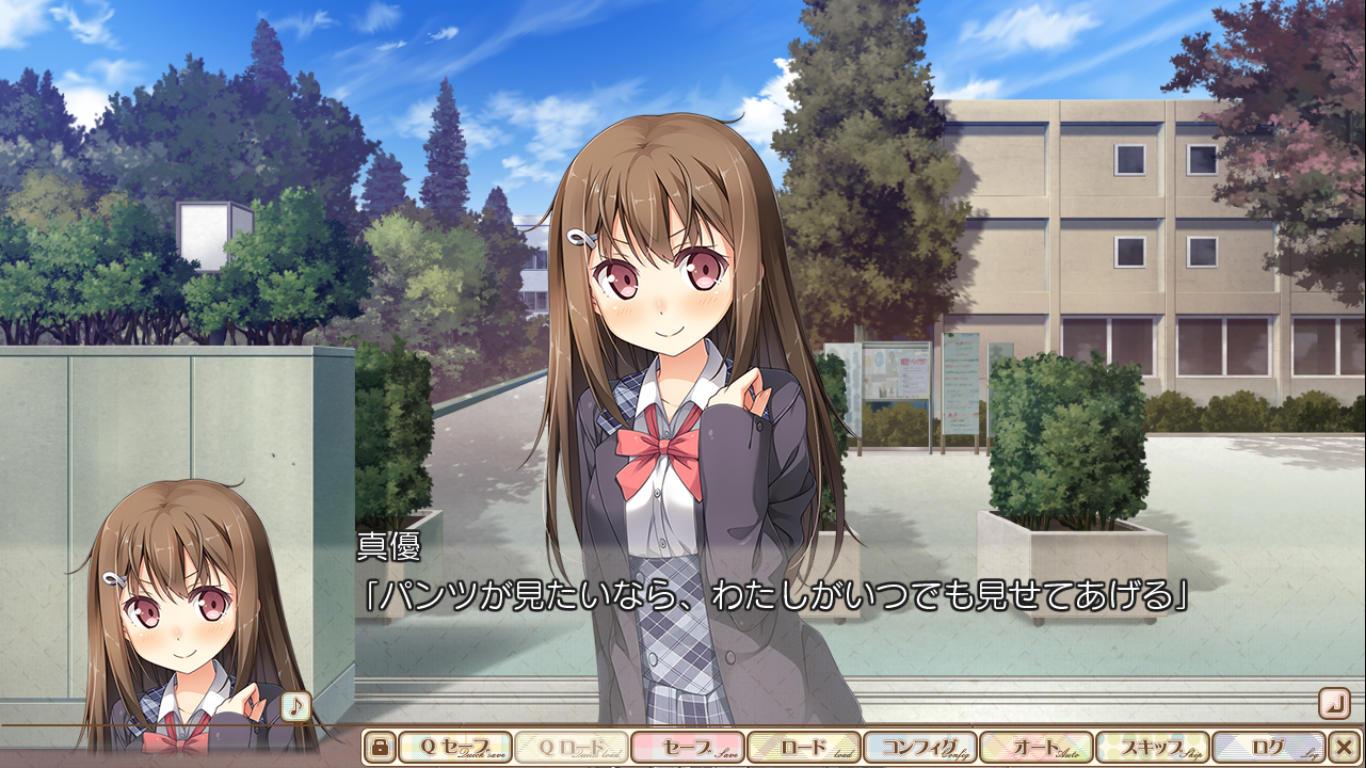Click the Quick Save (Qセーブ) button

pos(455,747)
